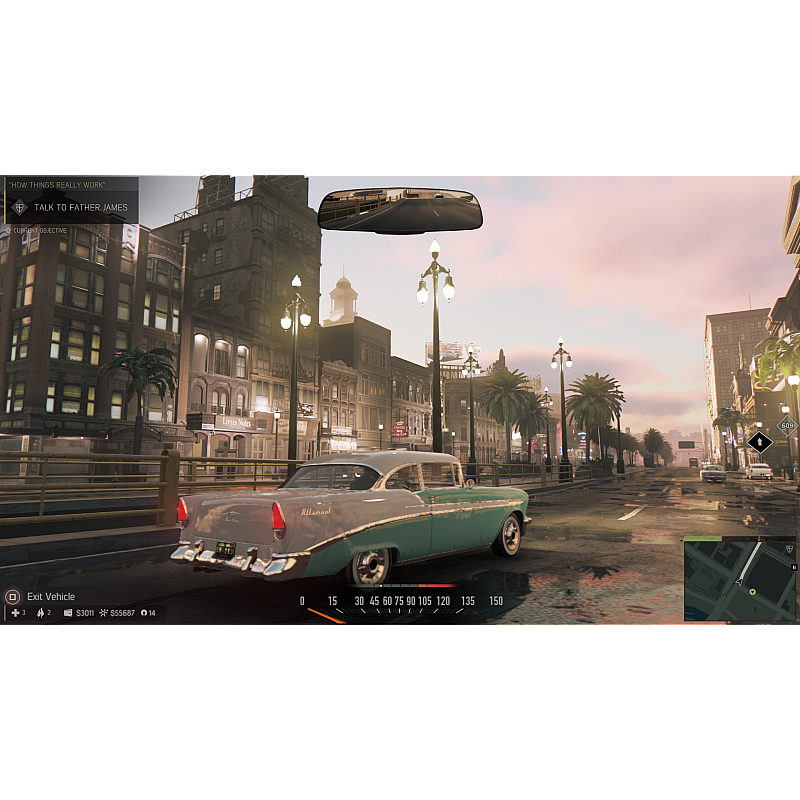
Task: Click the rearview mirror display
Action: 400,211
